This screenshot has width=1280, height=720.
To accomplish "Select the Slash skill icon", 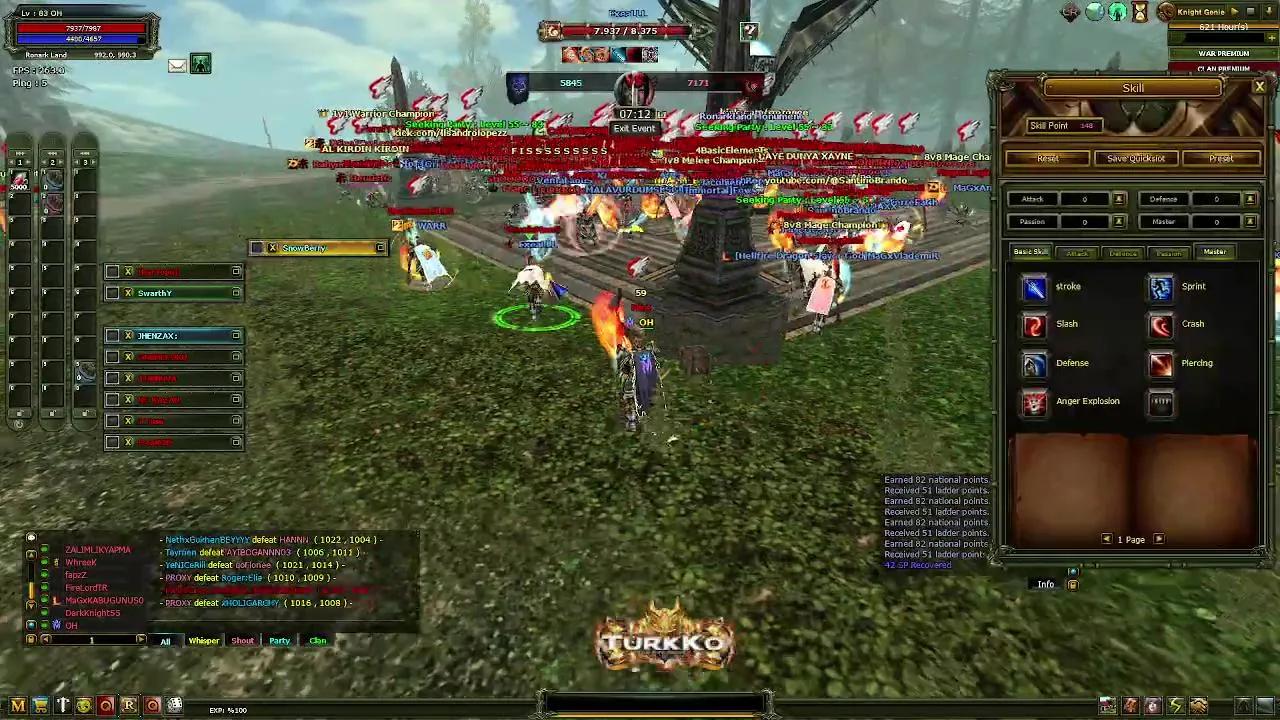I will 1034,323.
